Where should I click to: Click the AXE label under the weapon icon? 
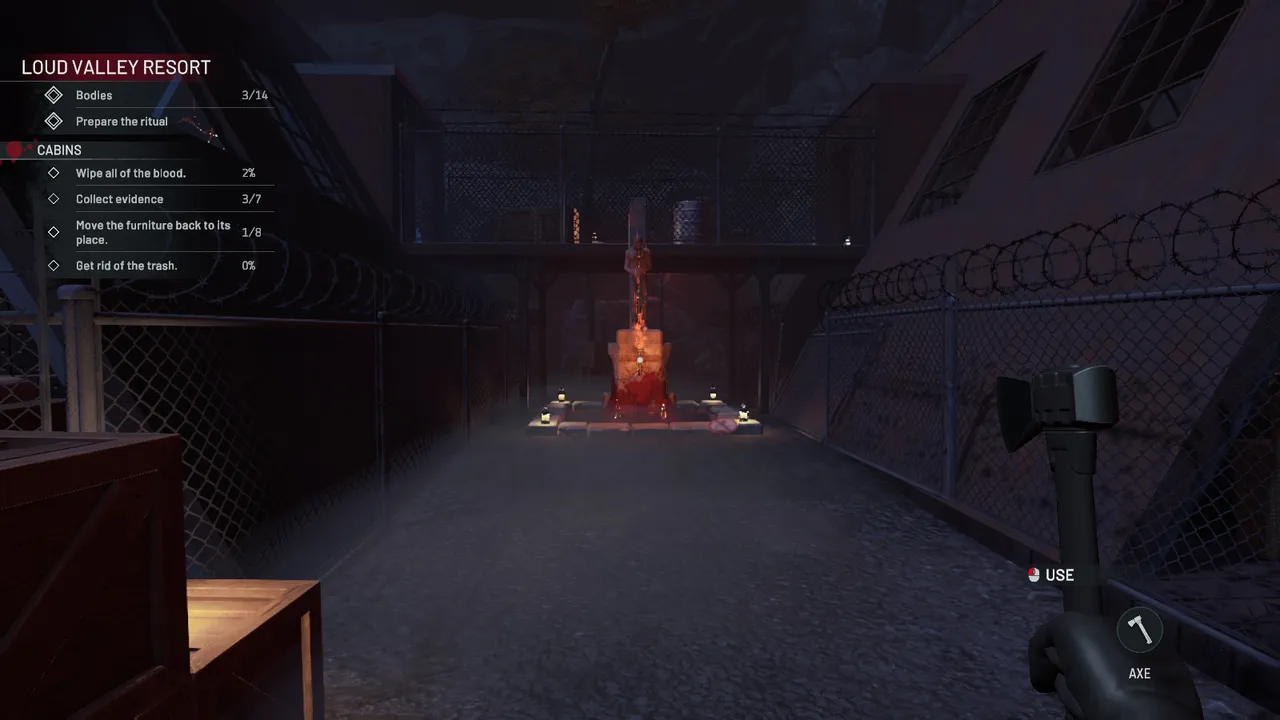1138,673
